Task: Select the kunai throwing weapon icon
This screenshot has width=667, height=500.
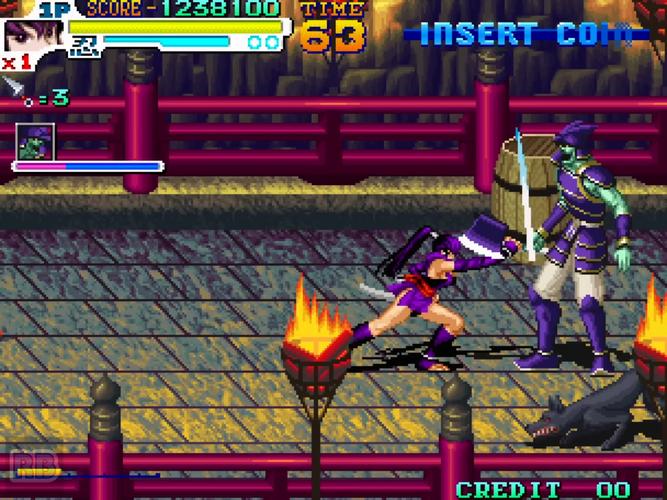Action: coord(14,88)
